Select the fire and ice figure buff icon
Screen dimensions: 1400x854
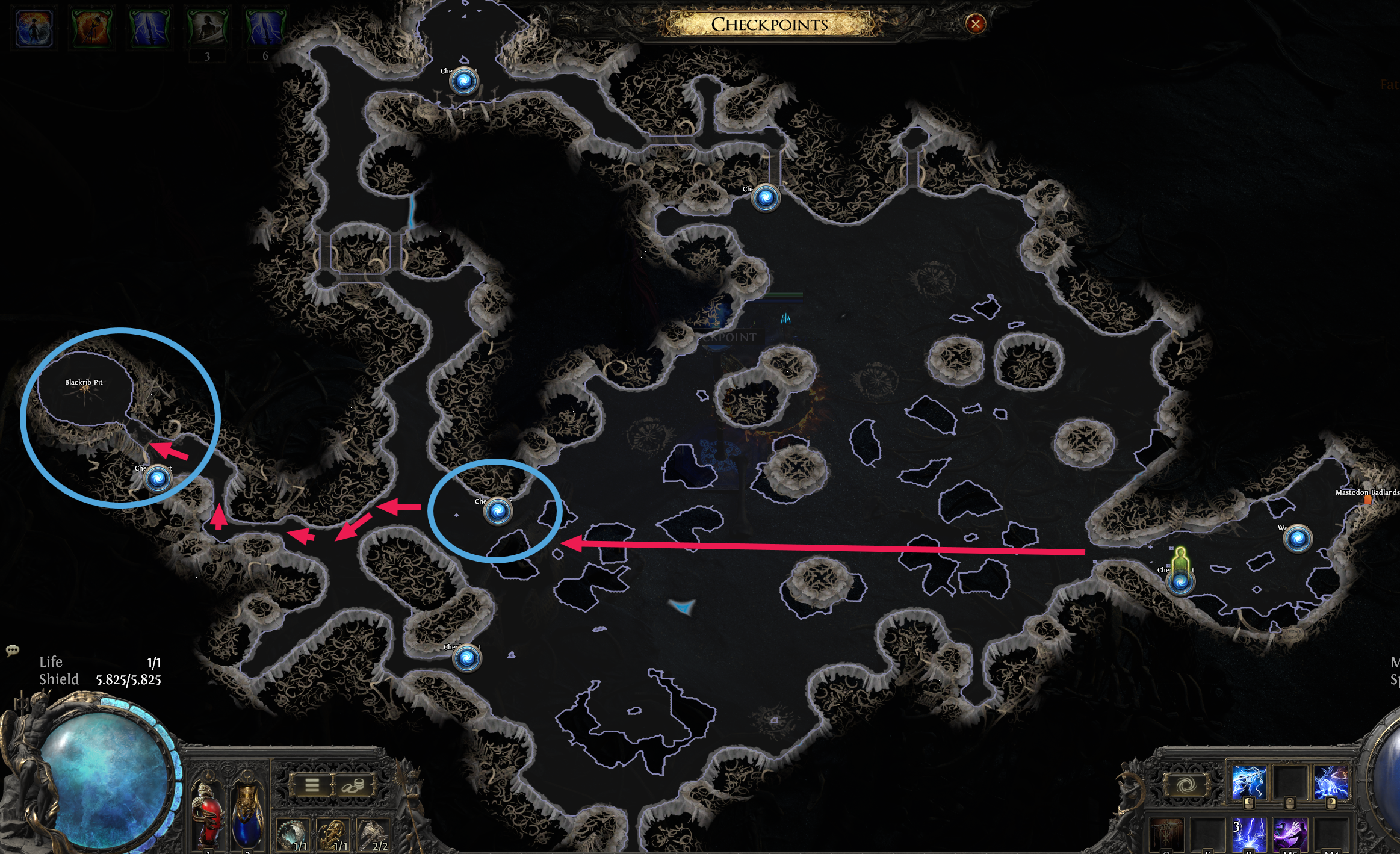click(34, 28)
